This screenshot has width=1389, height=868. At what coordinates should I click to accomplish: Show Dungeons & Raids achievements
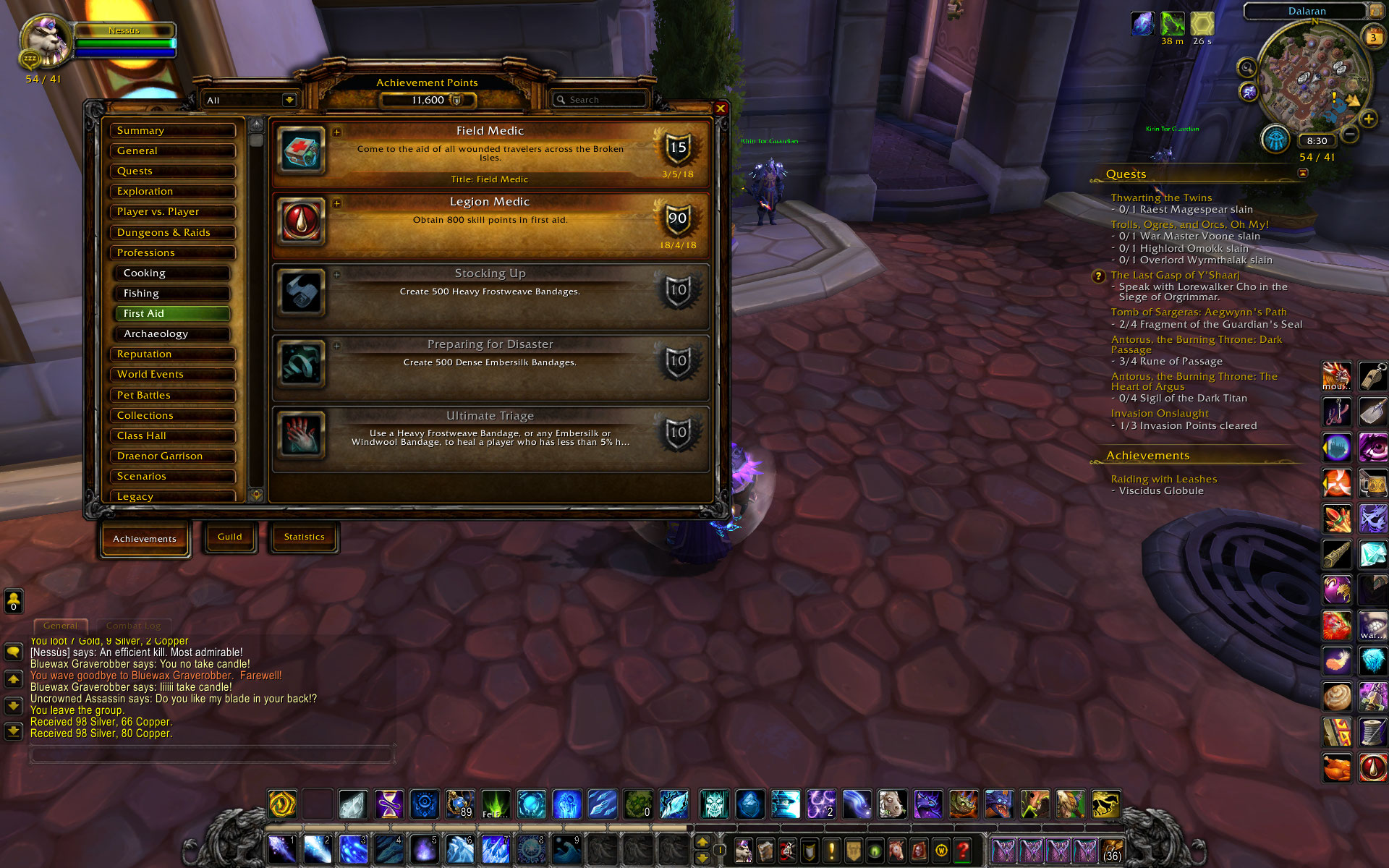tap(172, 233)
